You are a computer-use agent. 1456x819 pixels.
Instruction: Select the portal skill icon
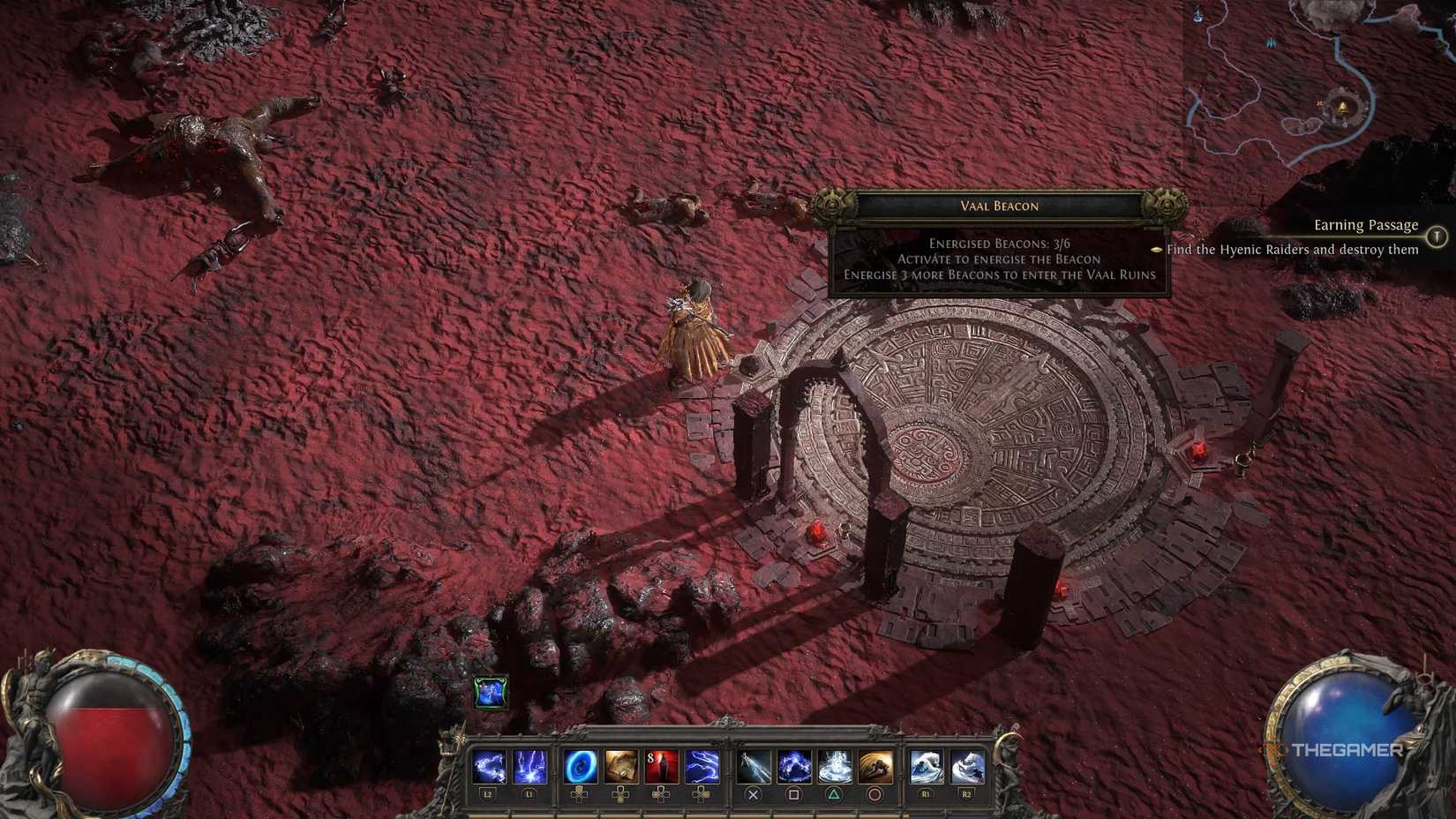582,766
